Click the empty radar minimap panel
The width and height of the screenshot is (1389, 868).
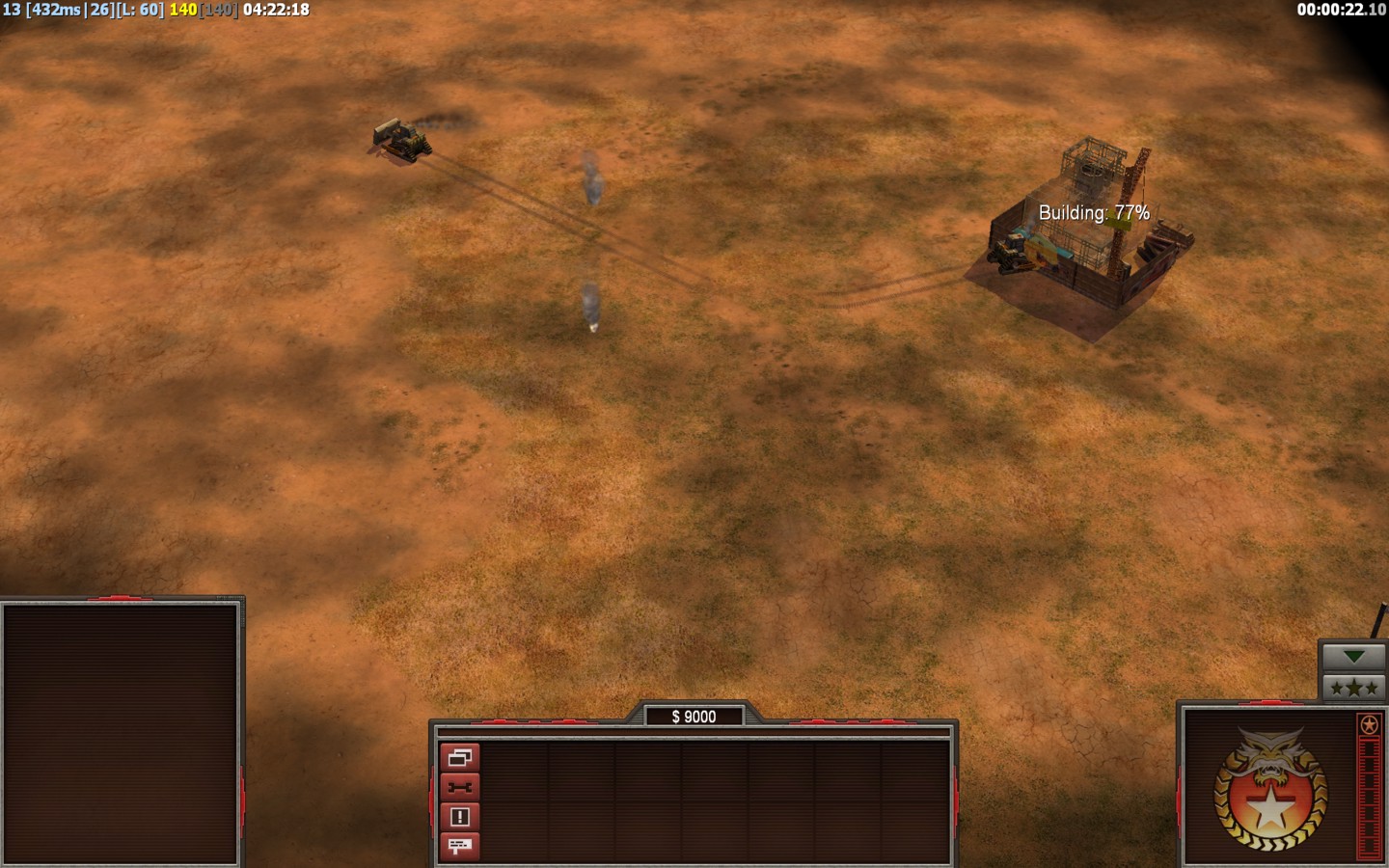click(121, 733)
